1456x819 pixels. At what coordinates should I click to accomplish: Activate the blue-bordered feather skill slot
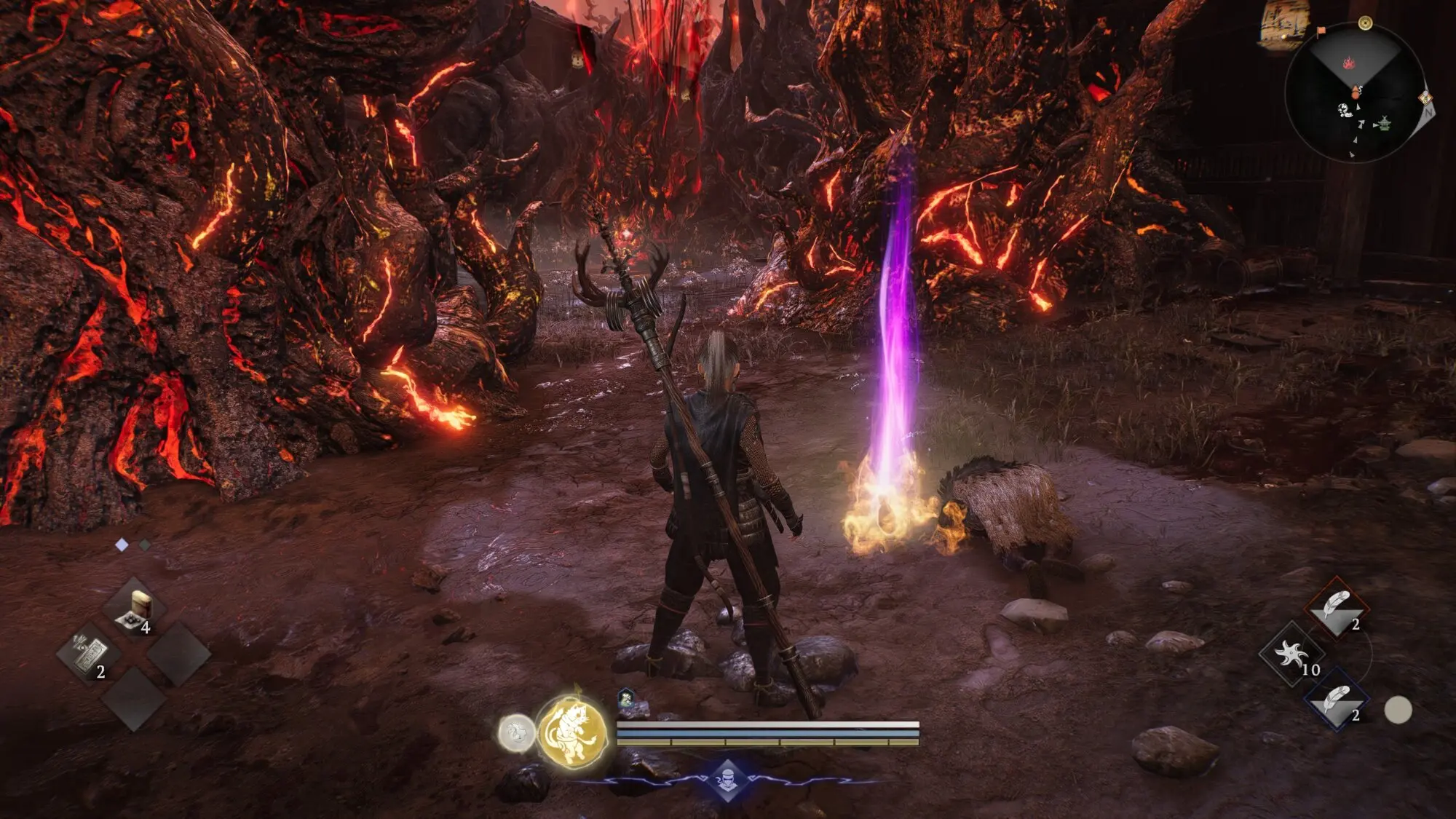point(1337,700)
